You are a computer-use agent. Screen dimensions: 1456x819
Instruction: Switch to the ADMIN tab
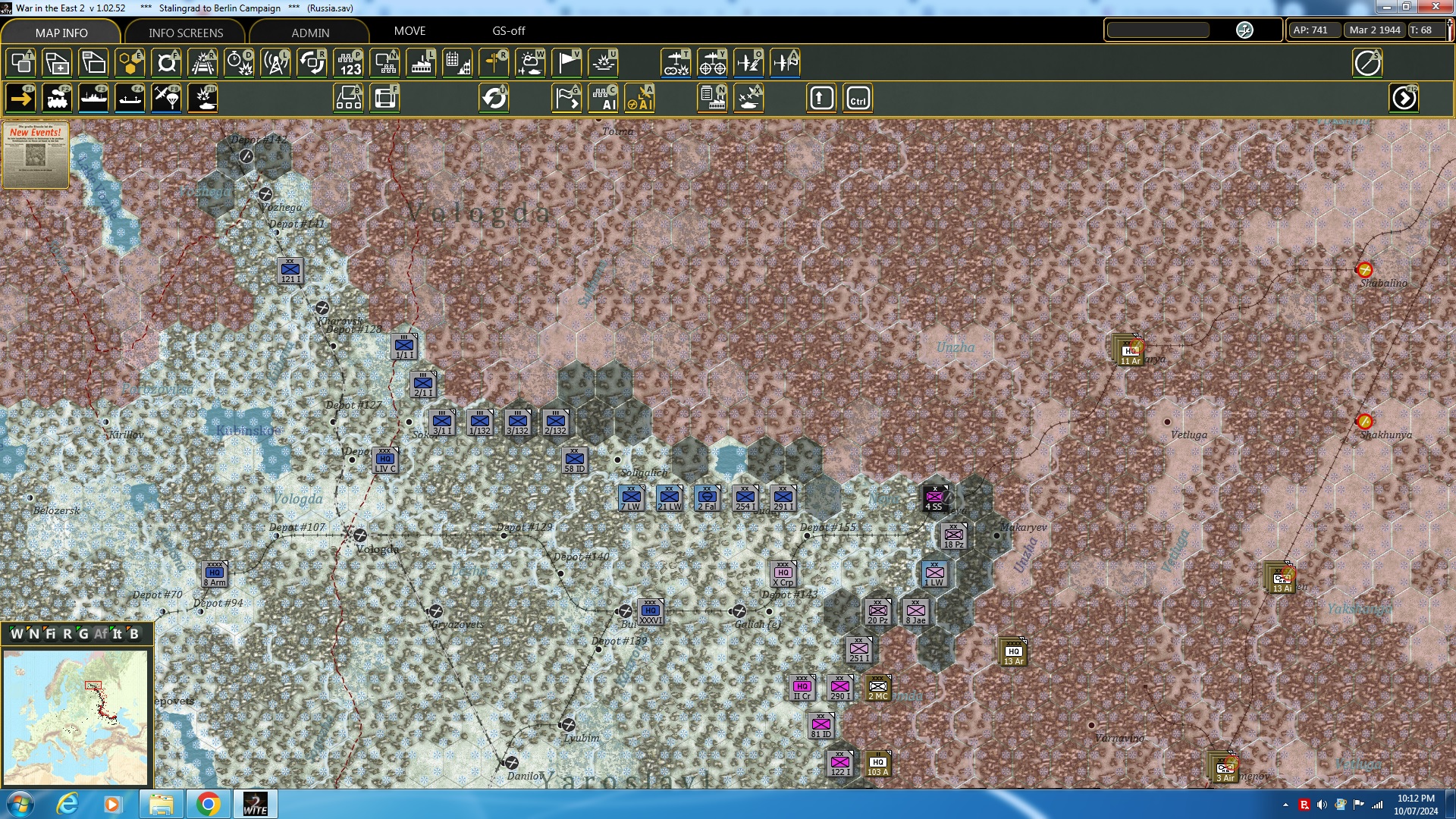[311, 33]
